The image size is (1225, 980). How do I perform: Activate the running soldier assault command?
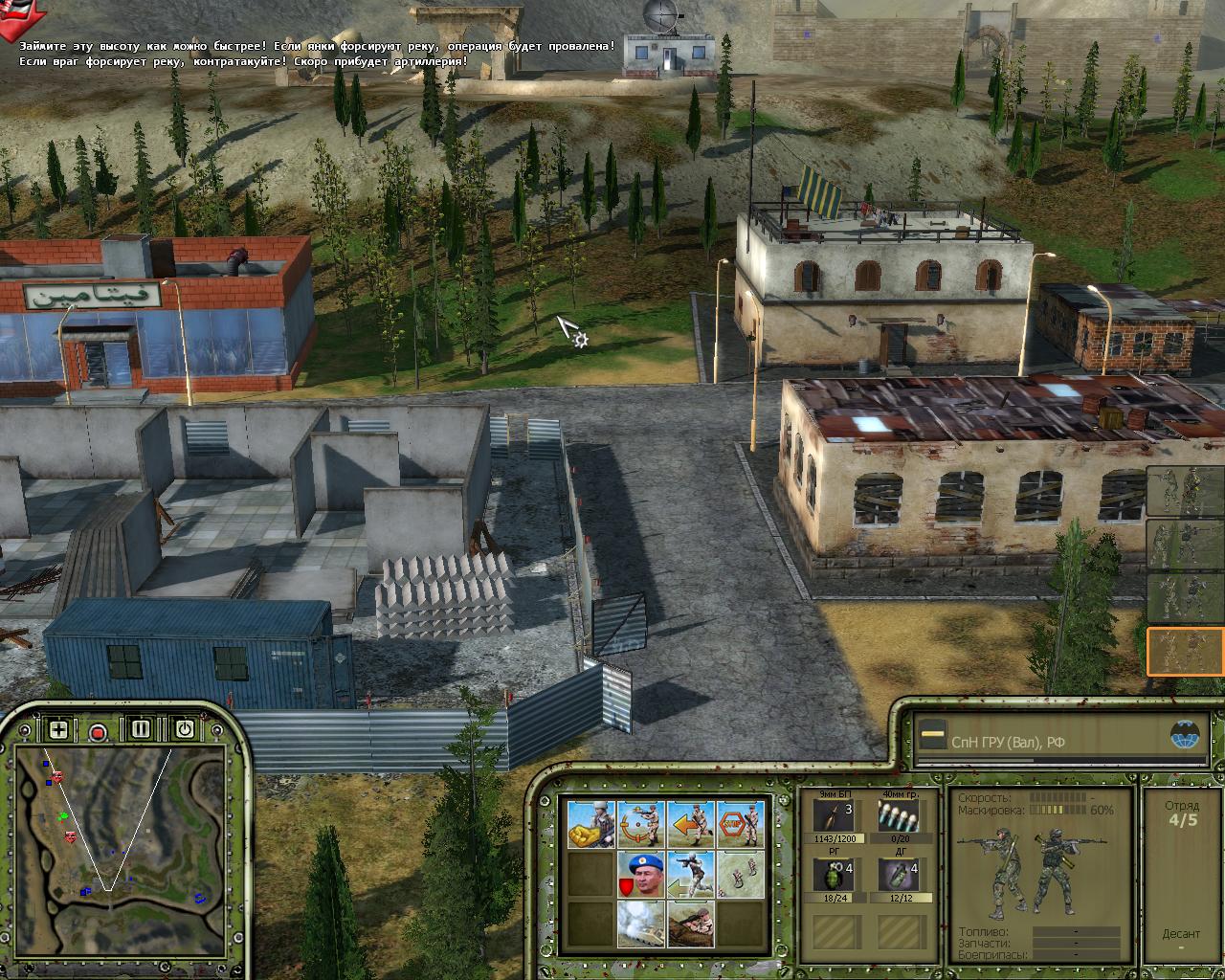690,874
